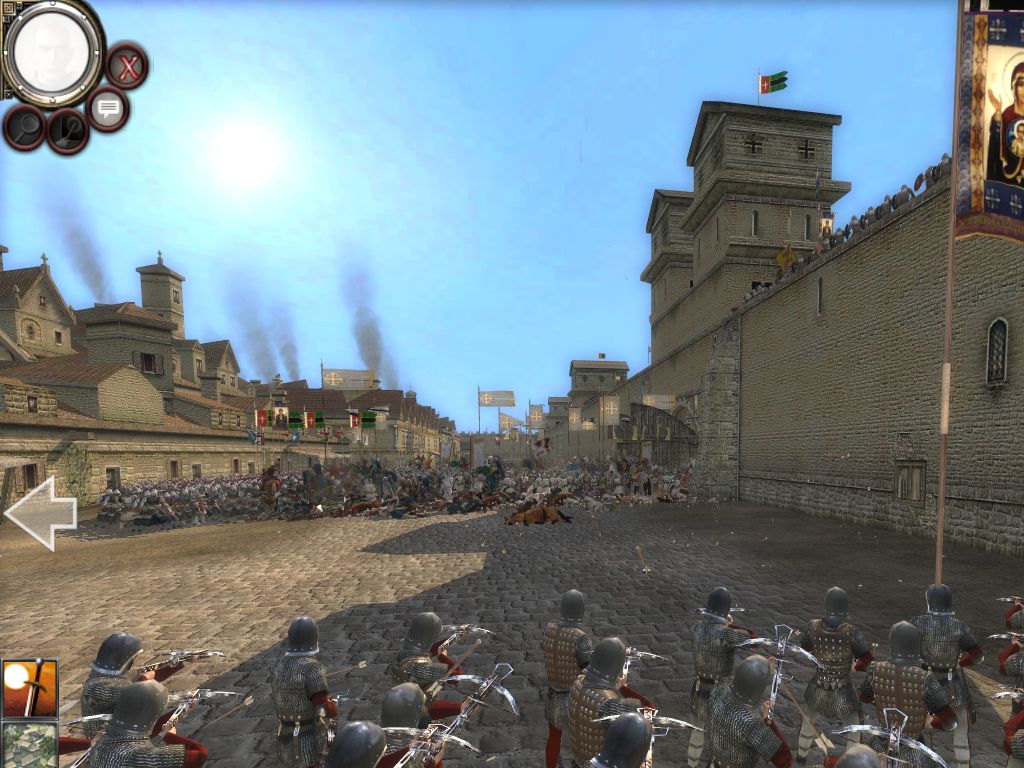The height and width of the screenshot is (768, 1024).
Task: Open the advisor speech bubble text
Action: tap(108, 108)
